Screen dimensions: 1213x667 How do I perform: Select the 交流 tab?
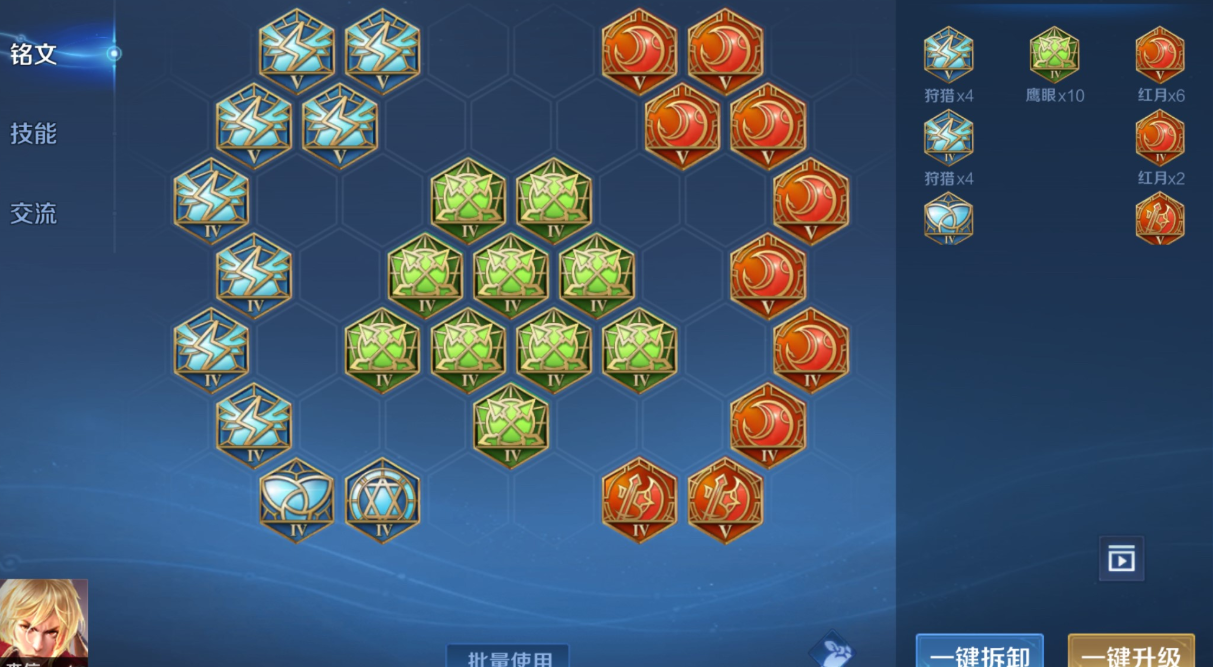pyautogui.click(x=34, y=213)
